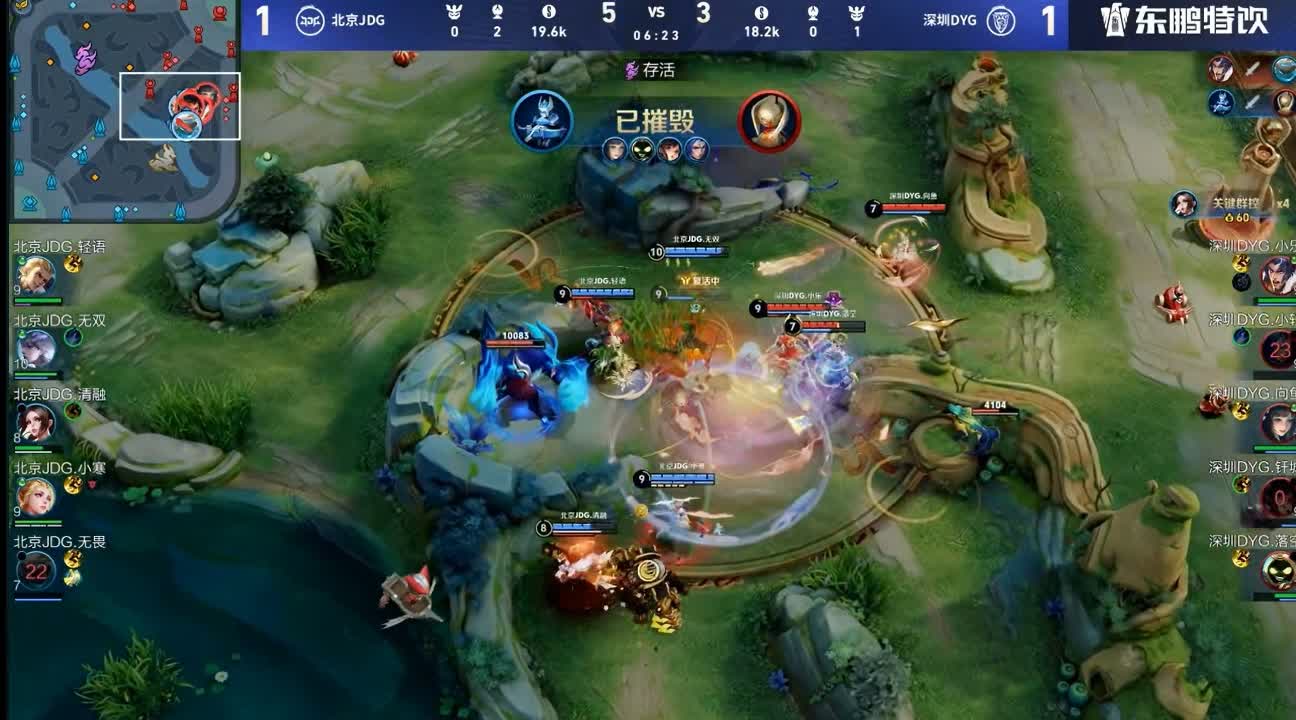Select player 北京JDG.清融 portrait
Image resolution: width=1296 pixels, height=720 pixels.
(36, 423)
